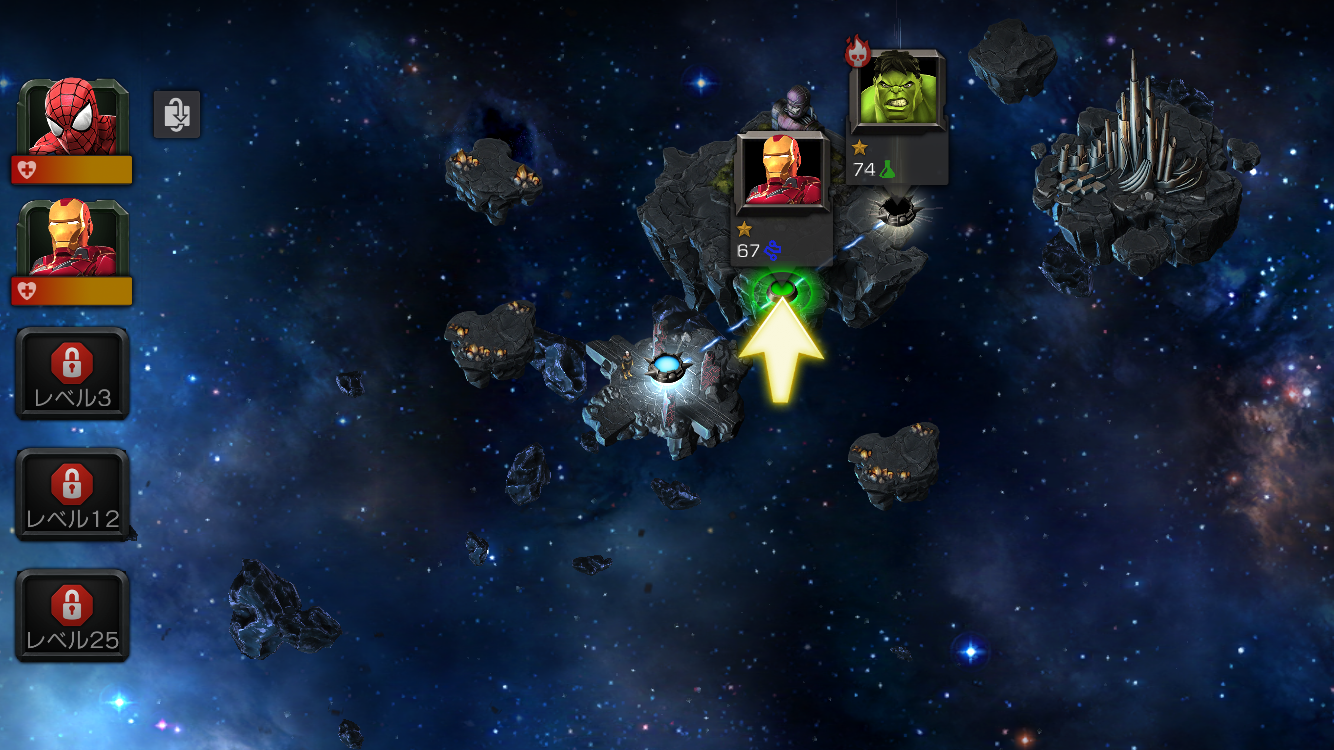
Task: Select the blue glowing start node
Action: click(x=664, y=367)
